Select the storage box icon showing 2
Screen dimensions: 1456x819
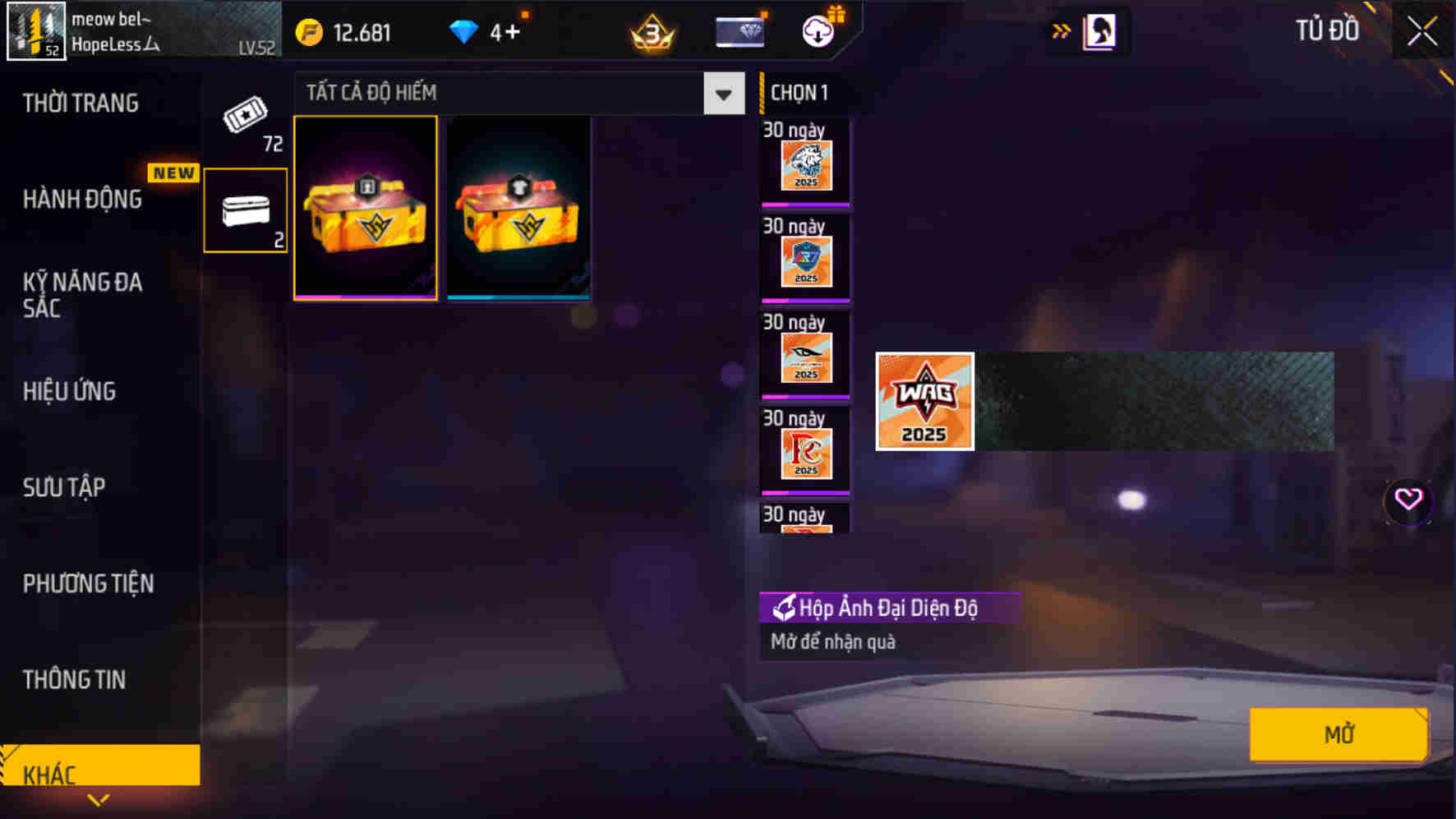coord(245,209)
